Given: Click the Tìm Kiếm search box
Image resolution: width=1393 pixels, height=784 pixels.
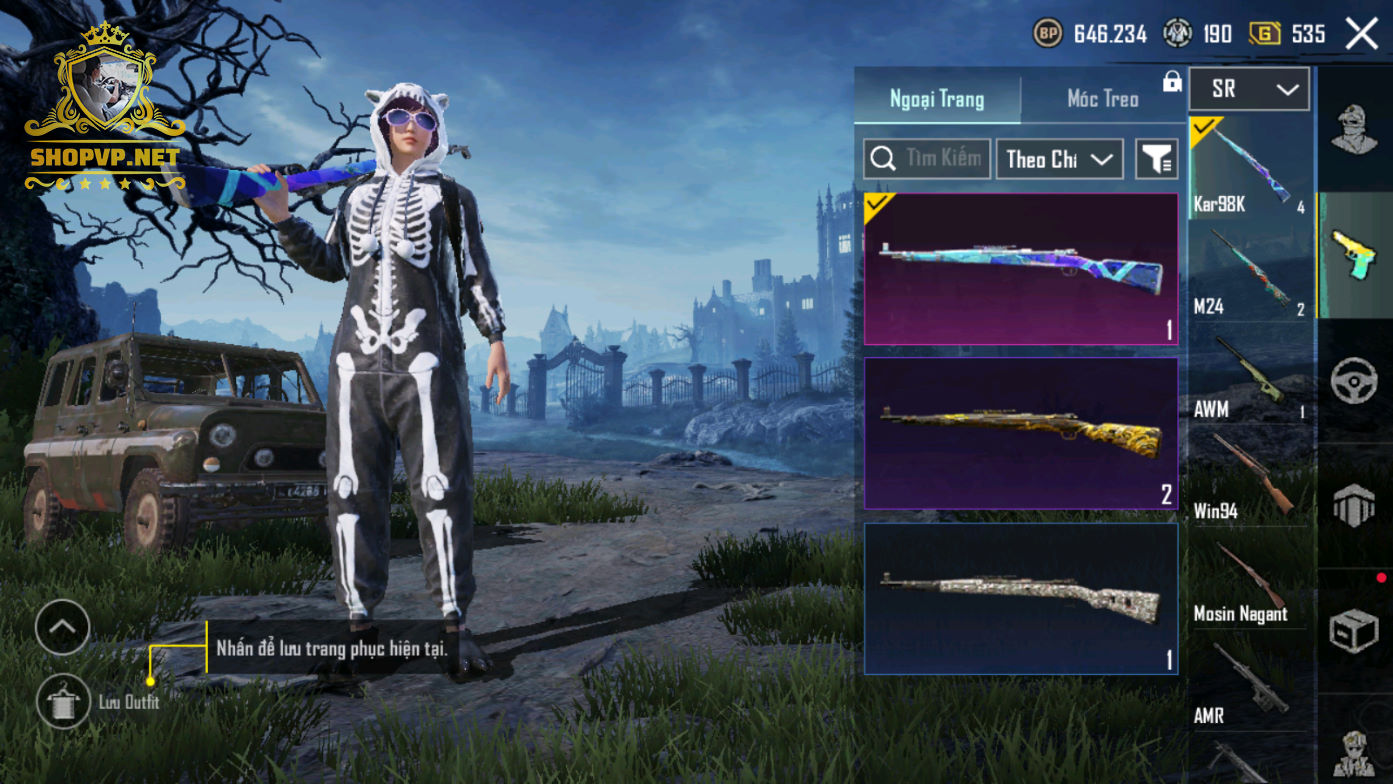Looking at the screenshot, I should (927, 159).
